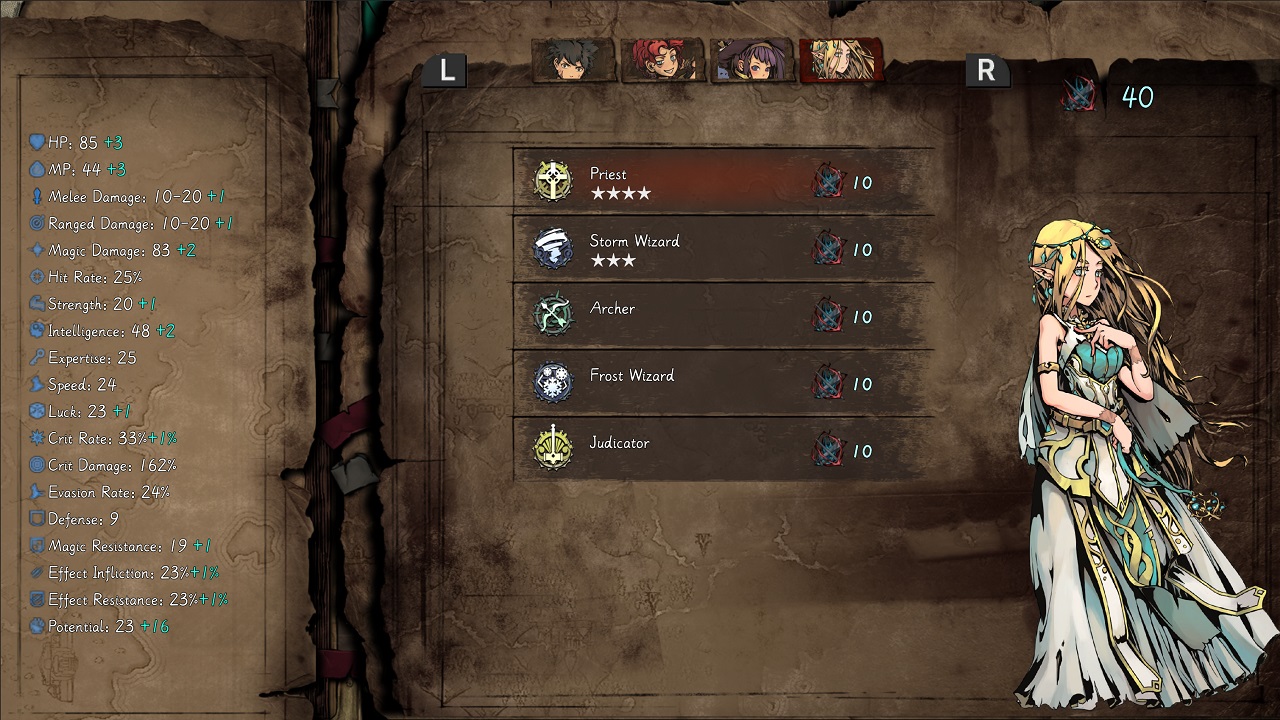Click the MP droplet icon
This screenshot has height=720, width=1280.
[38, 169]
